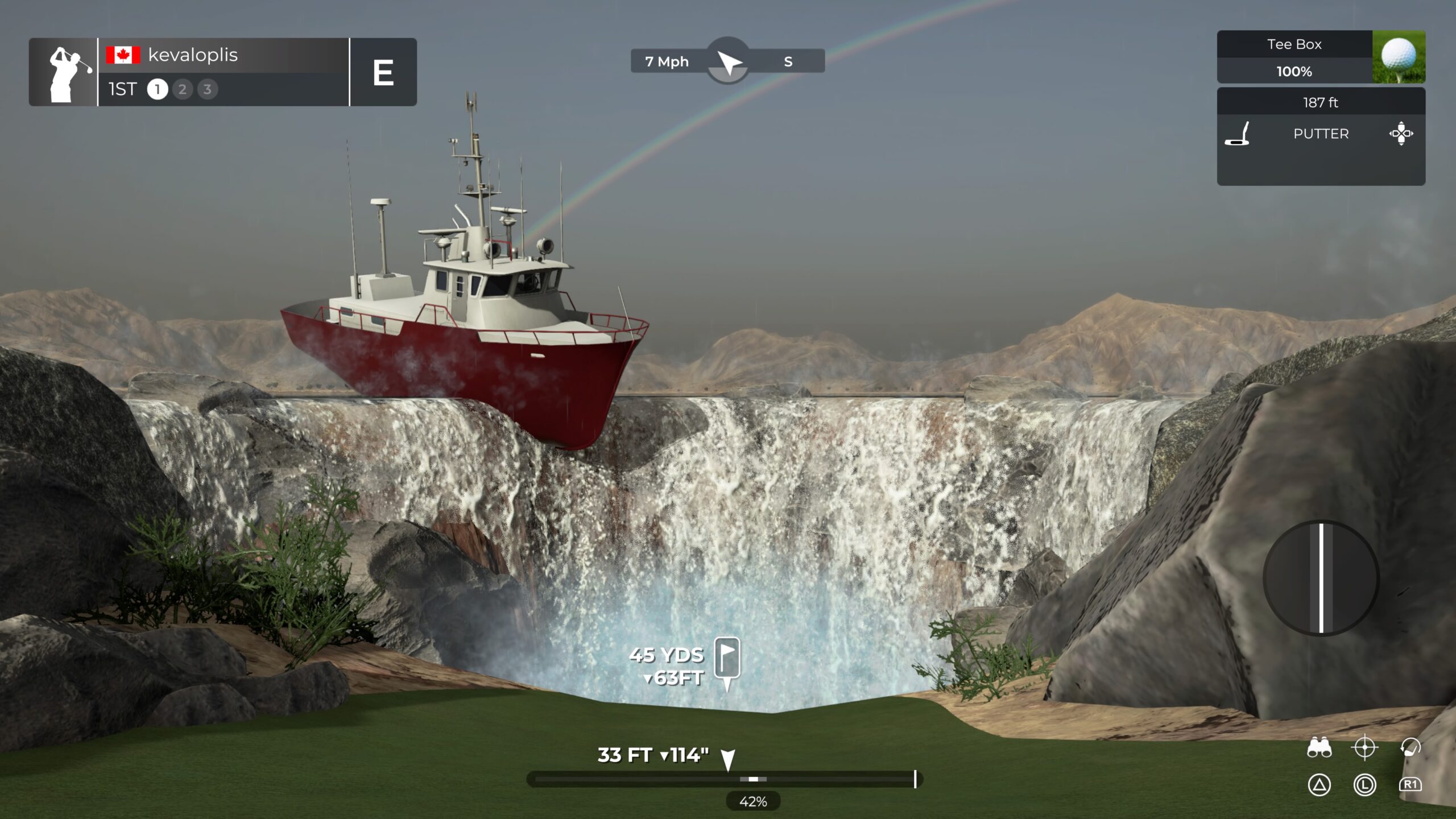This screenshot has width=1456, height=819.
Task: Select the golfer silhouette avatar
Action: 64,73
